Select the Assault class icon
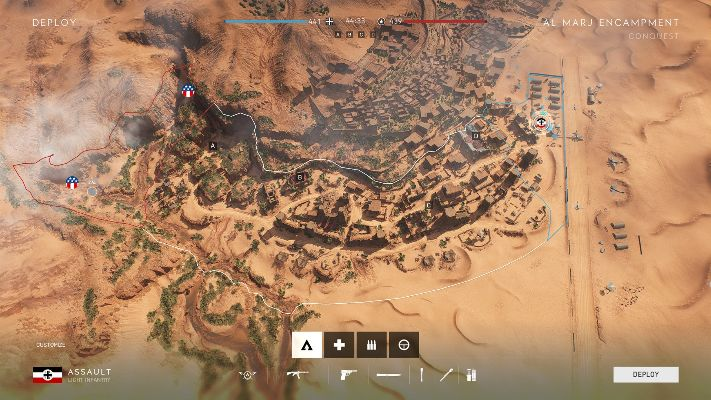The image size is (711, 400). [x=307, y=344]
